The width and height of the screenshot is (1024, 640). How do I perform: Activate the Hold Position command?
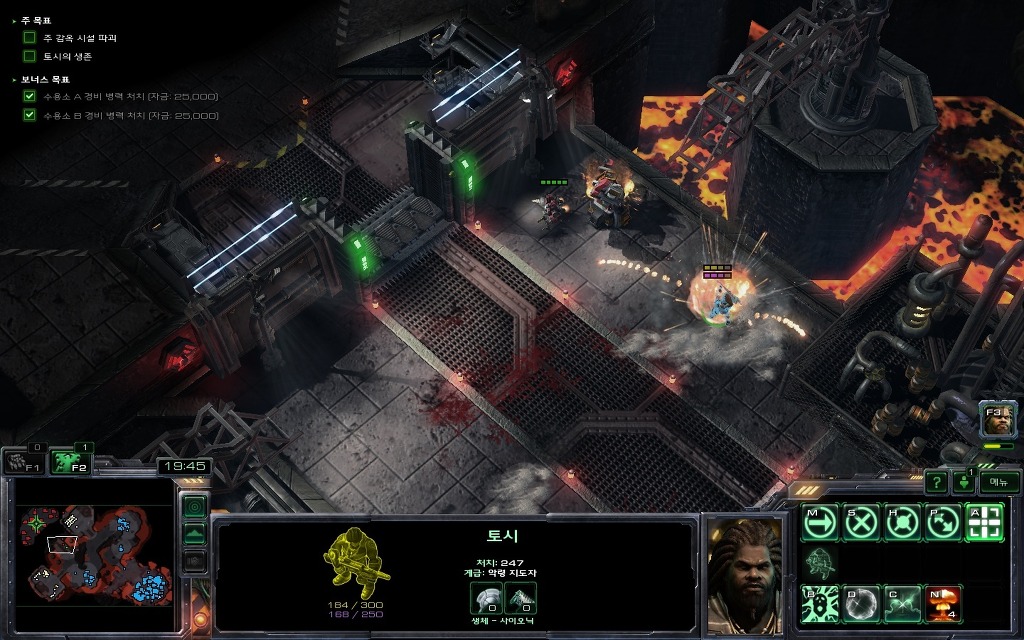pyautogui.click(x=902, y=522)
